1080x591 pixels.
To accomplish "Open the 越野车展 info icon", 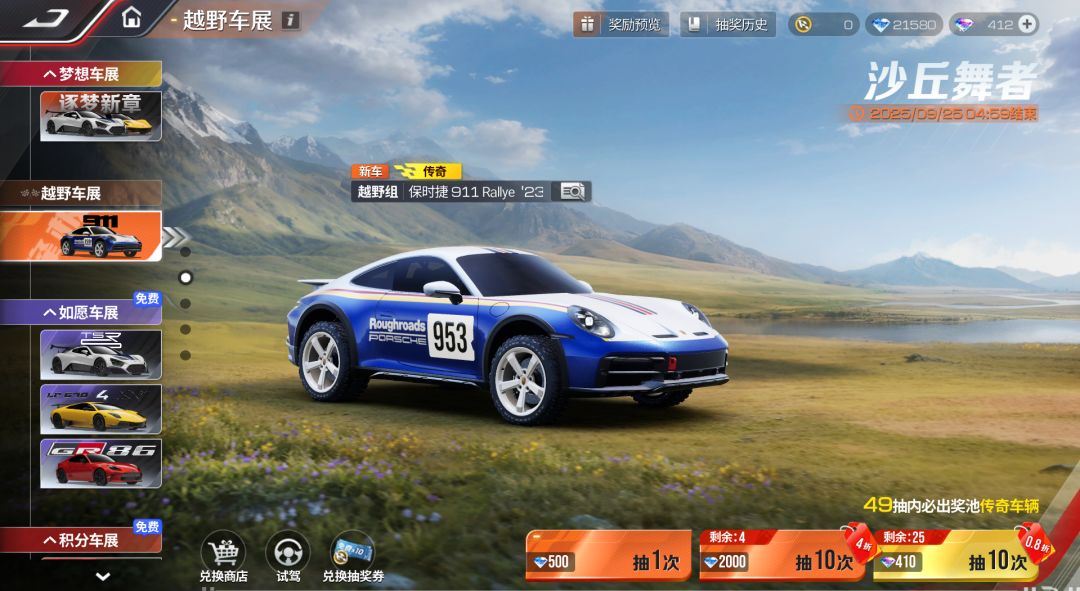I will click(290, 20).
